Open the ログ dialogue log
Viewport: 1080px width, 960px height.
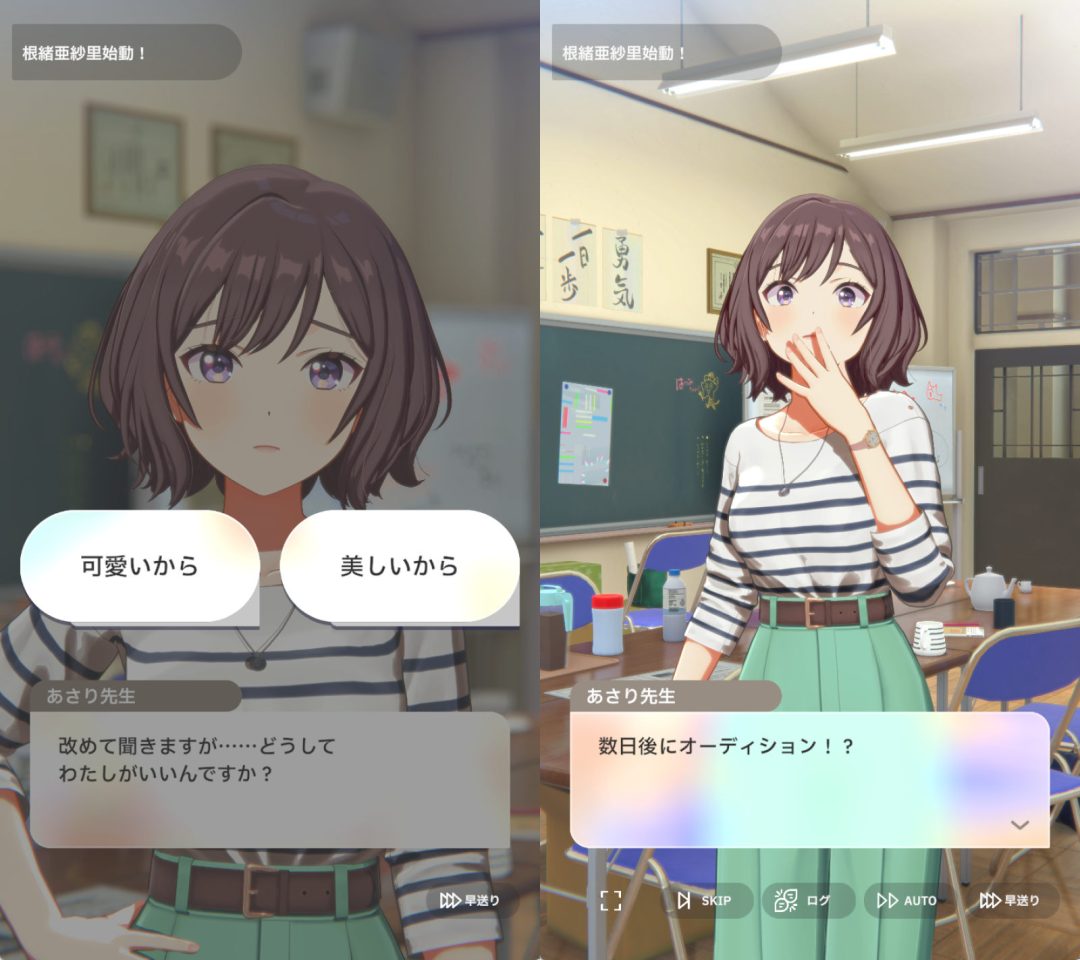808,901
